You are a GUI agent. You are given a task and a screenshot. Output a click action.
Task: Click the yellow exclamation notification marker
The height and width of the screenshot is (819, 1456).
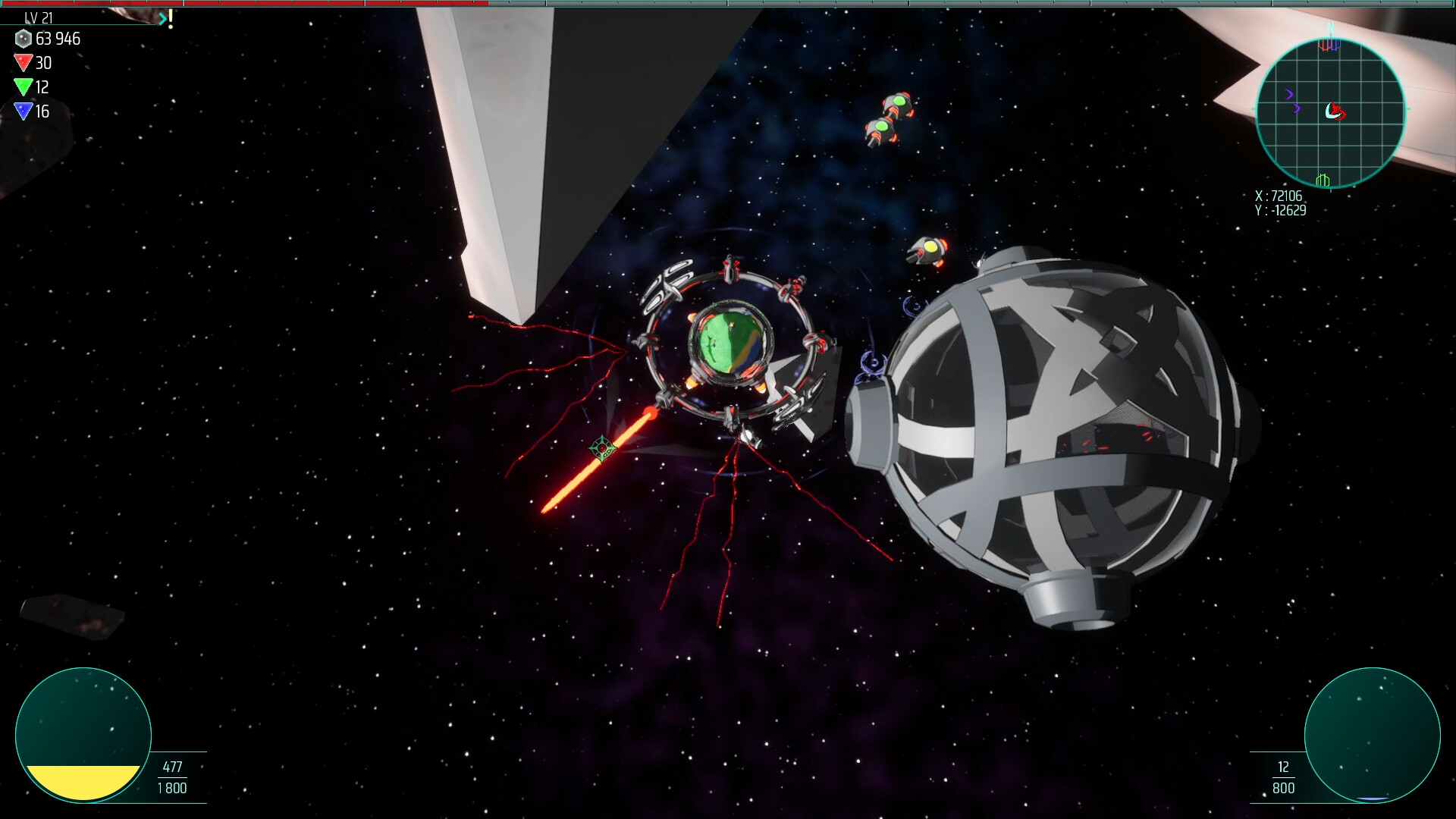[x=171, y=18]
